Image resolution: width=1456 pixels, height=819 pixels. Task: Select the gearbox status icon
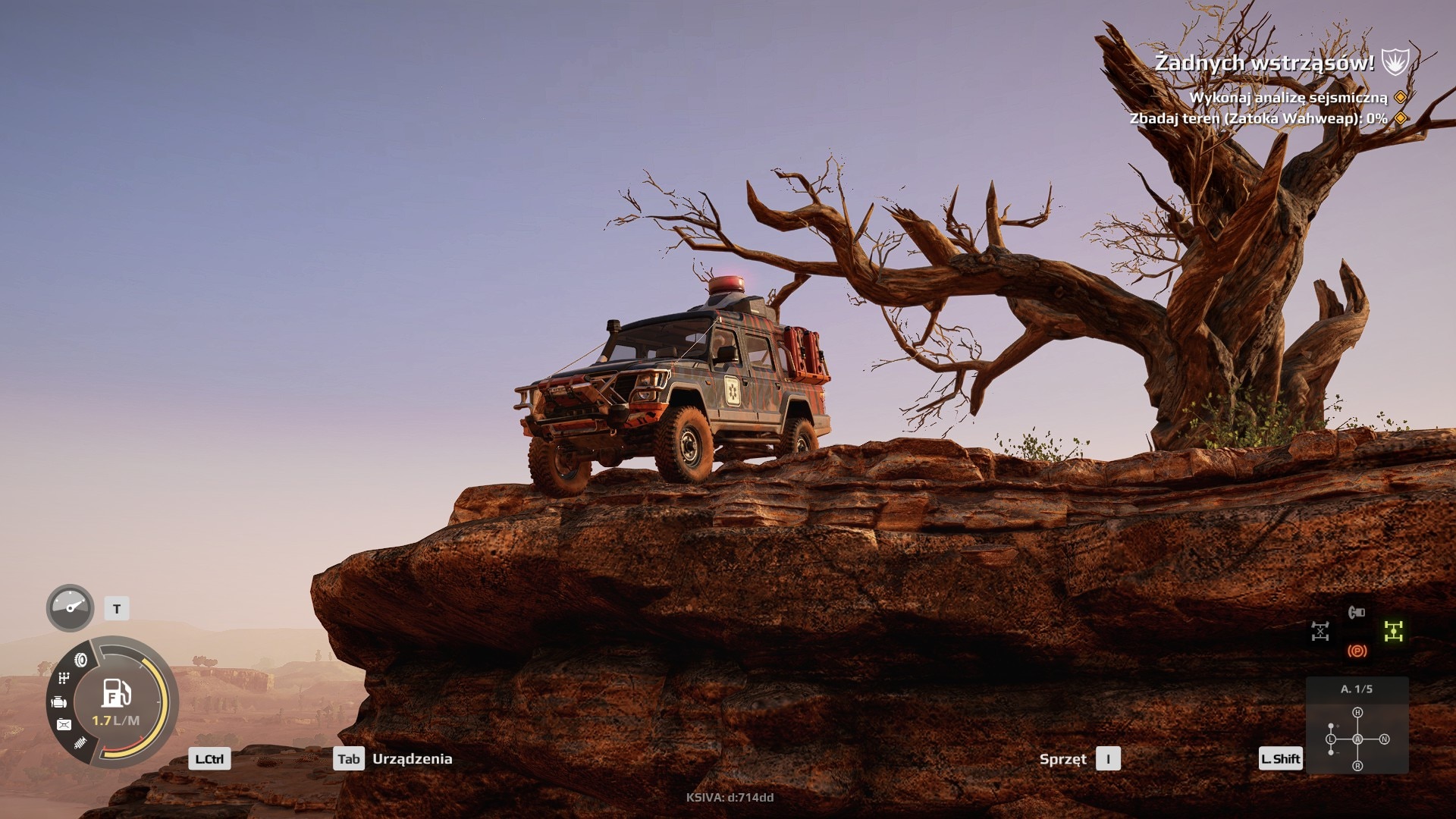point(64,678)
